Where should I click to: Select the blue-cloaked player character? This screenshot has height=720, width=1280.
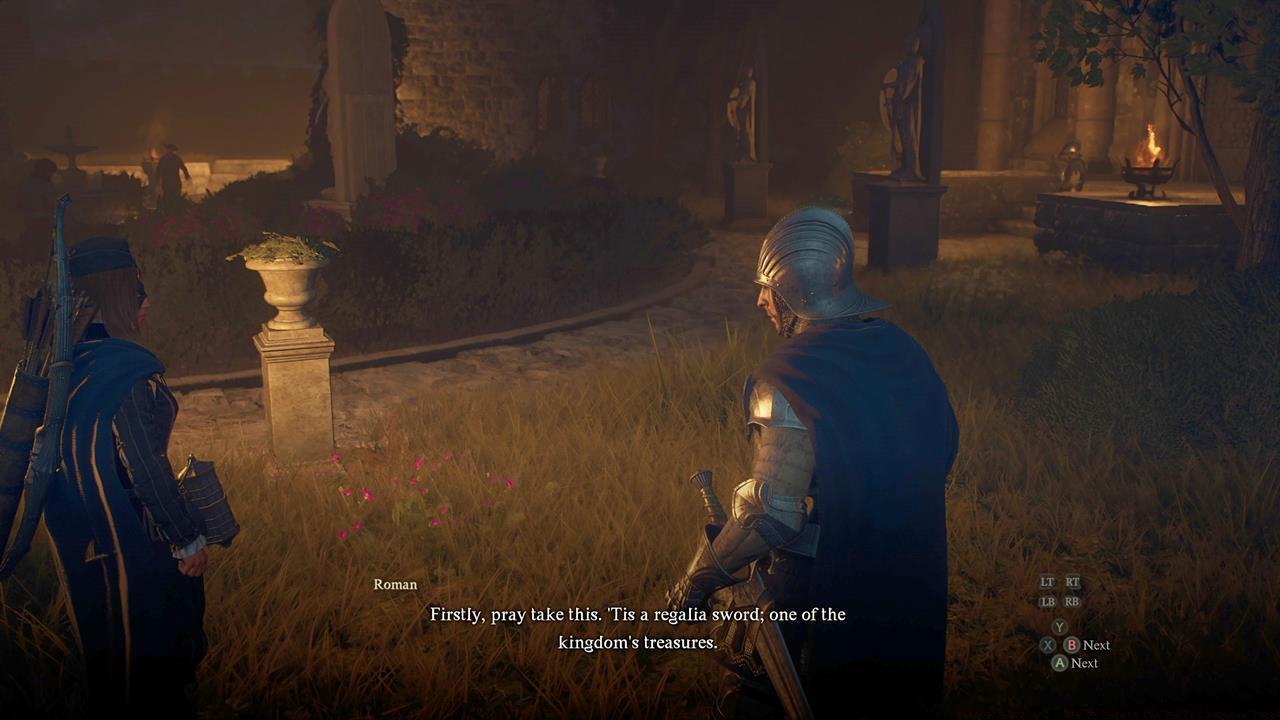110,420
